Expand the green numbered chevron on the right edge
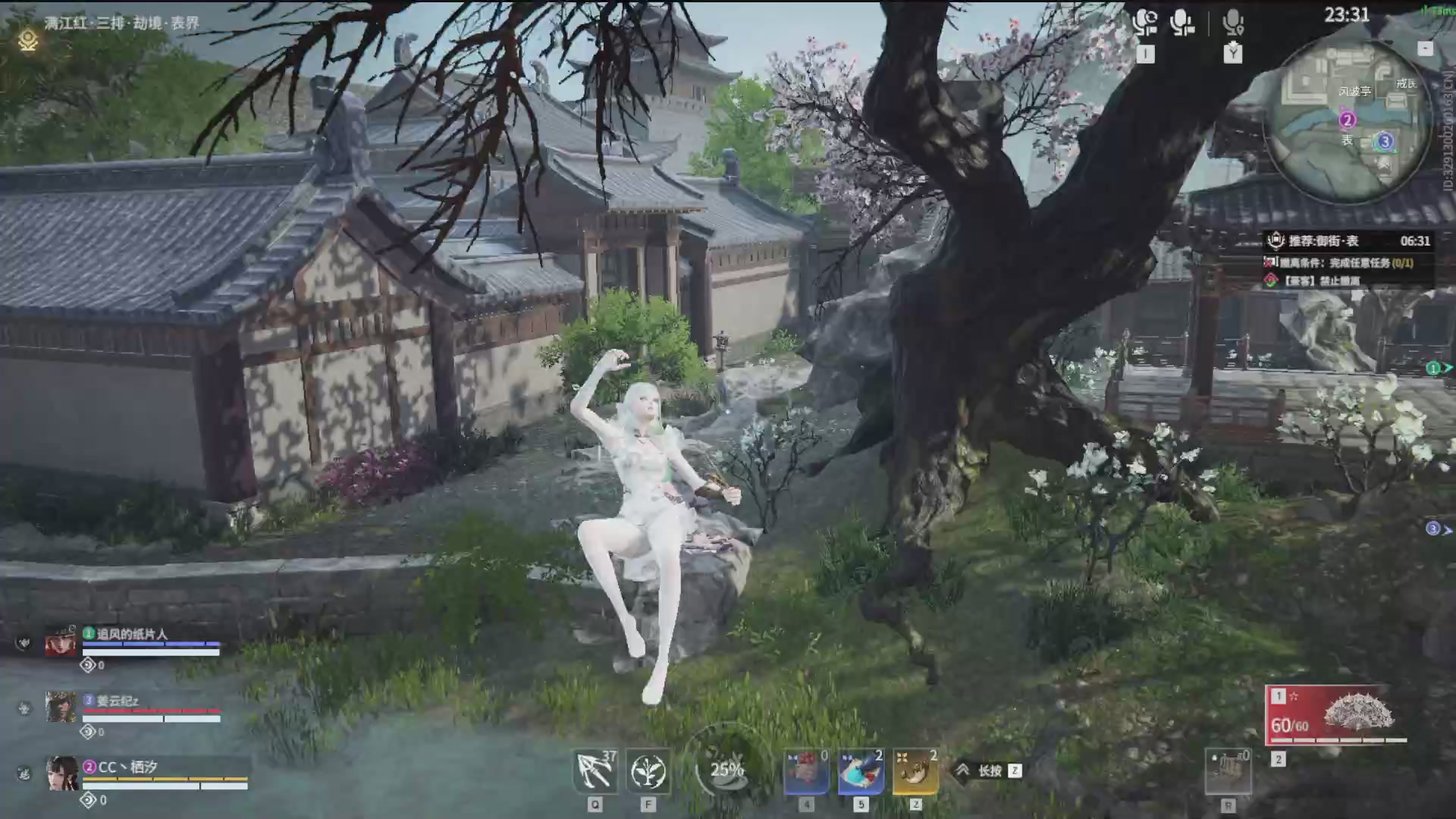1456x819 pixels. click(1433, 369)
